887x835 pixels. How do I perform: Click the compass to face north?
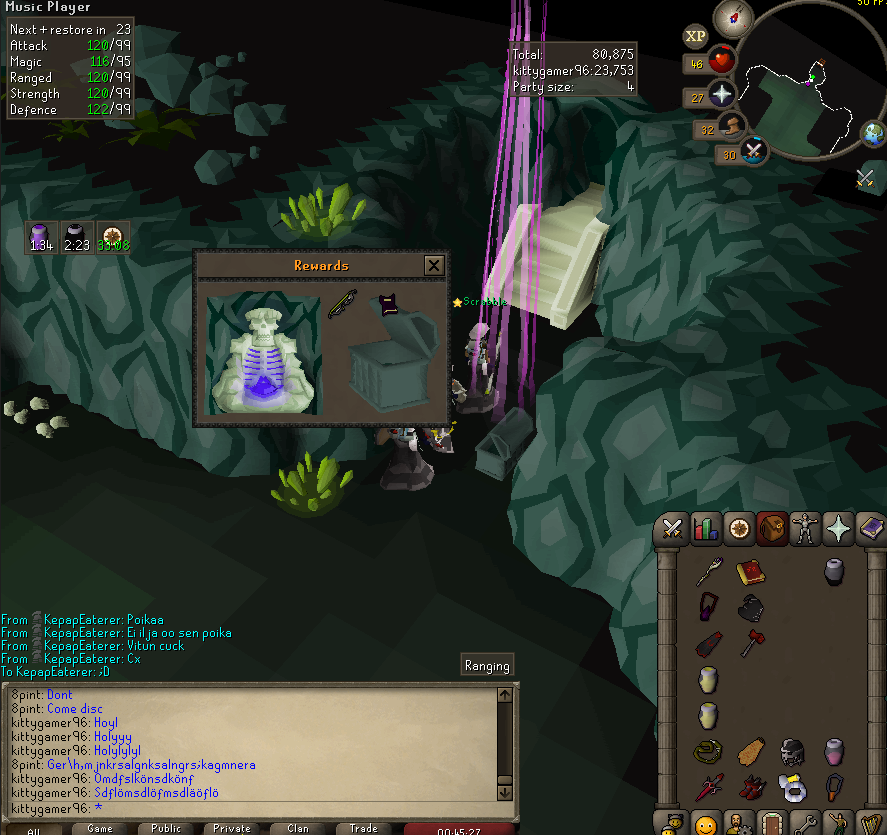click(x=733, y=17)
